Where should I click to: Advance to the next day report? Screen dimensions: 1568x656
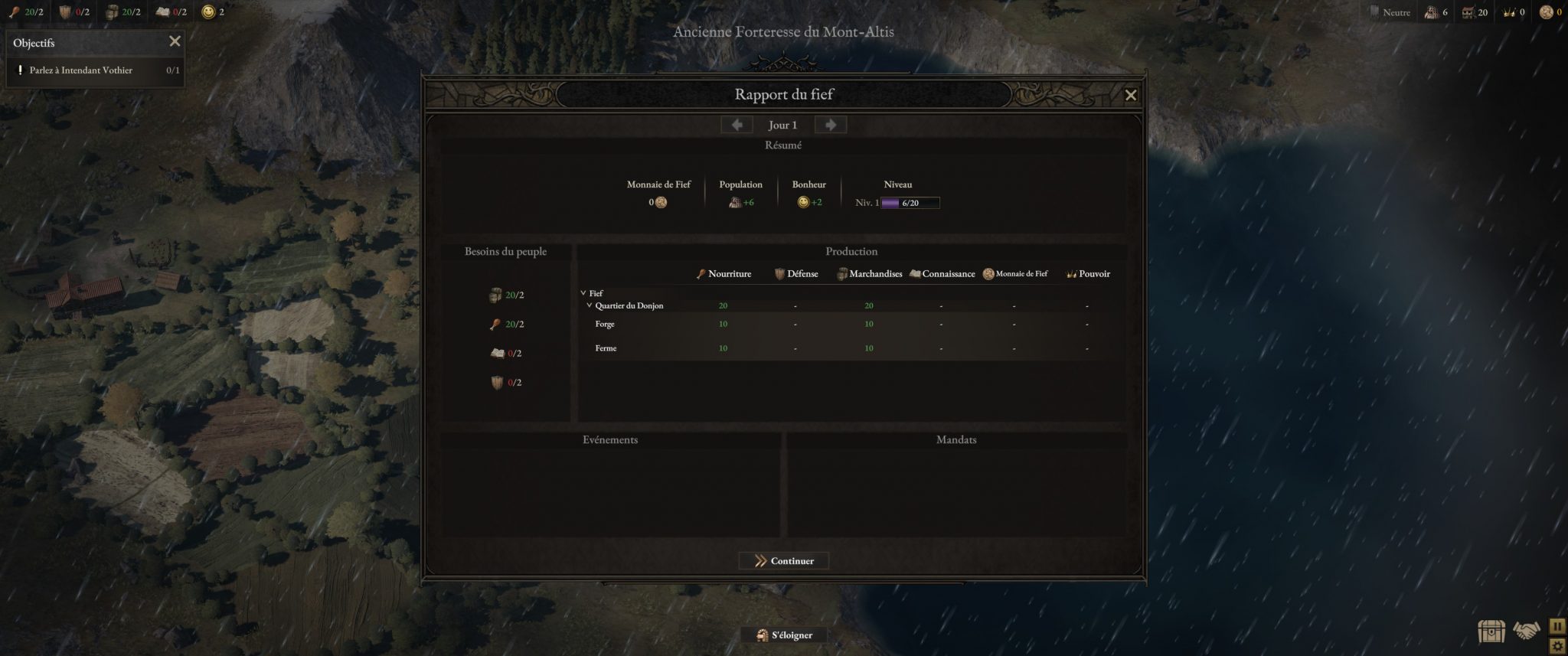point(830,125)
